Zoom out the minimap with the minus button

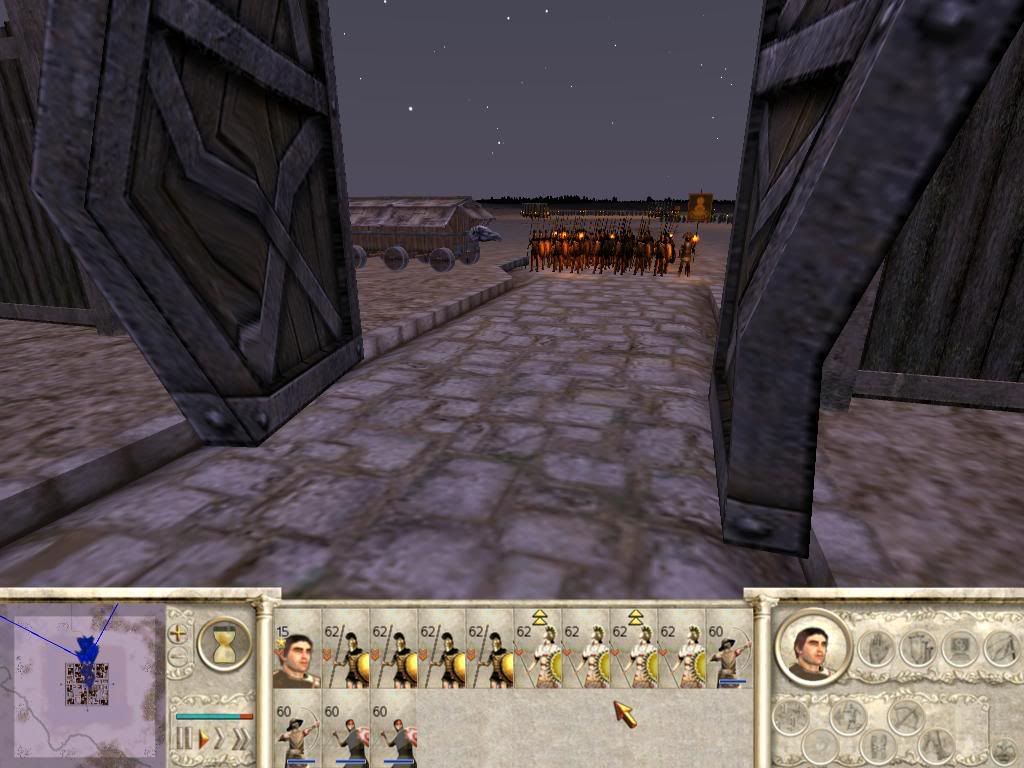tap(178, 657)
